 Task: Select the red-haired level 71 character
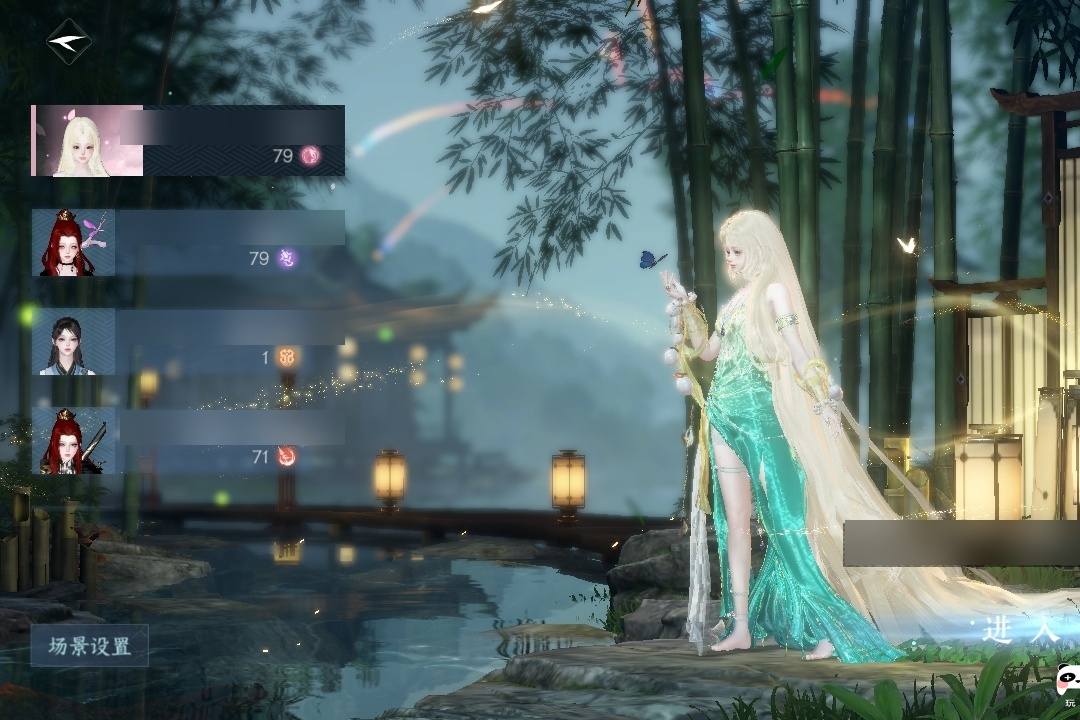(188, 440)
